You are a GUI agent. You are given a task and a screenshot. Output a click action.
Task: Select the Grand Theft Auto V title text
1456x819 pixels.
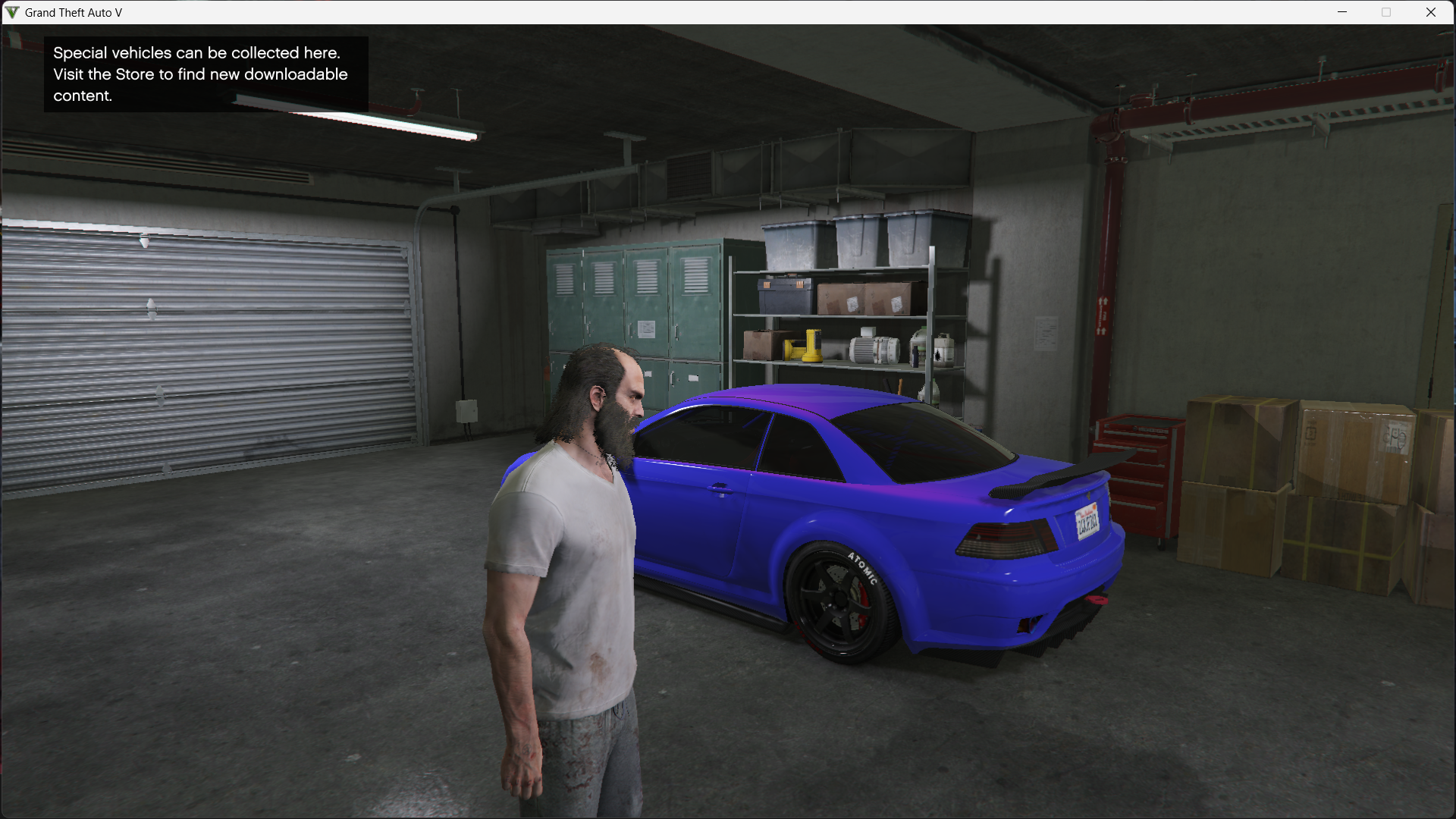pos(72,12)
